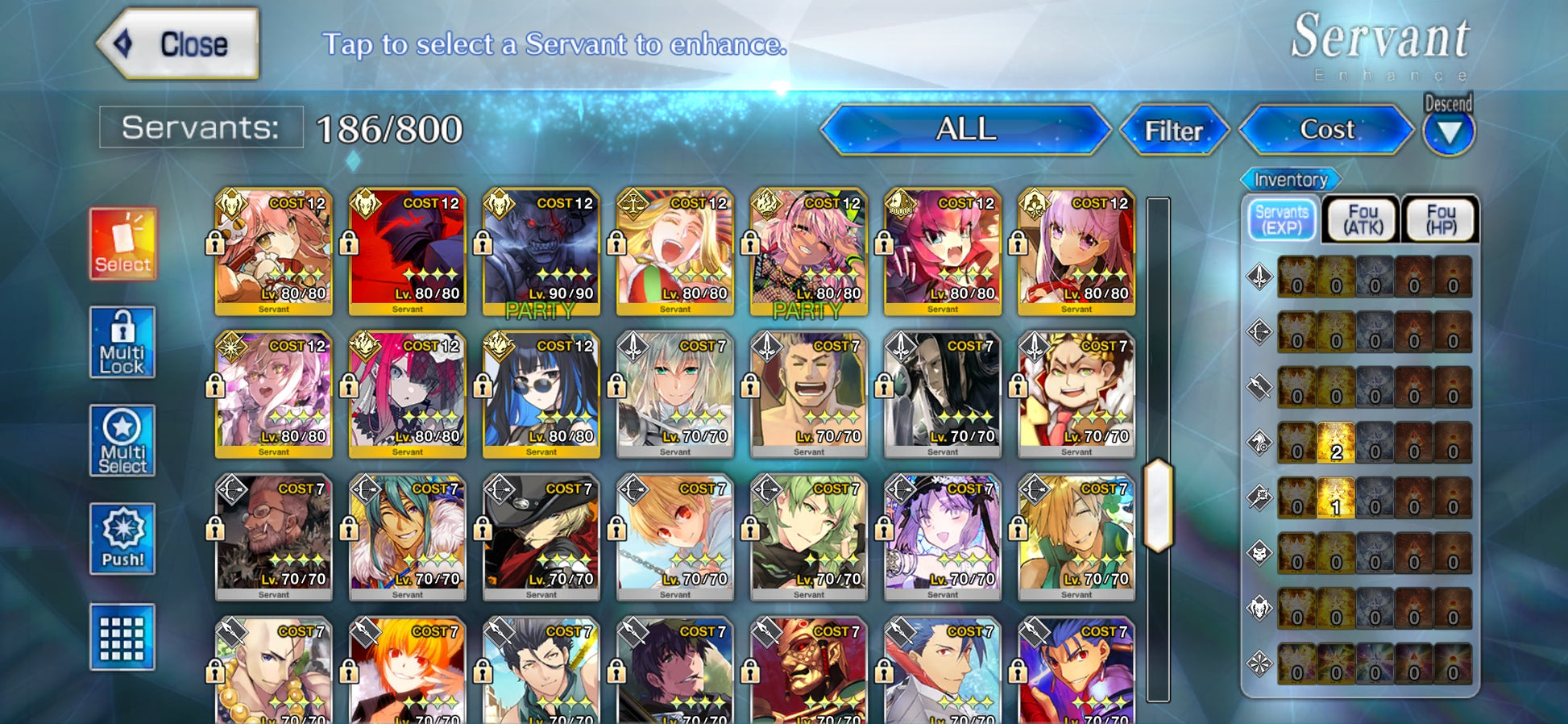
Task: Change the Cost sort order
Action: (1326, 130)
